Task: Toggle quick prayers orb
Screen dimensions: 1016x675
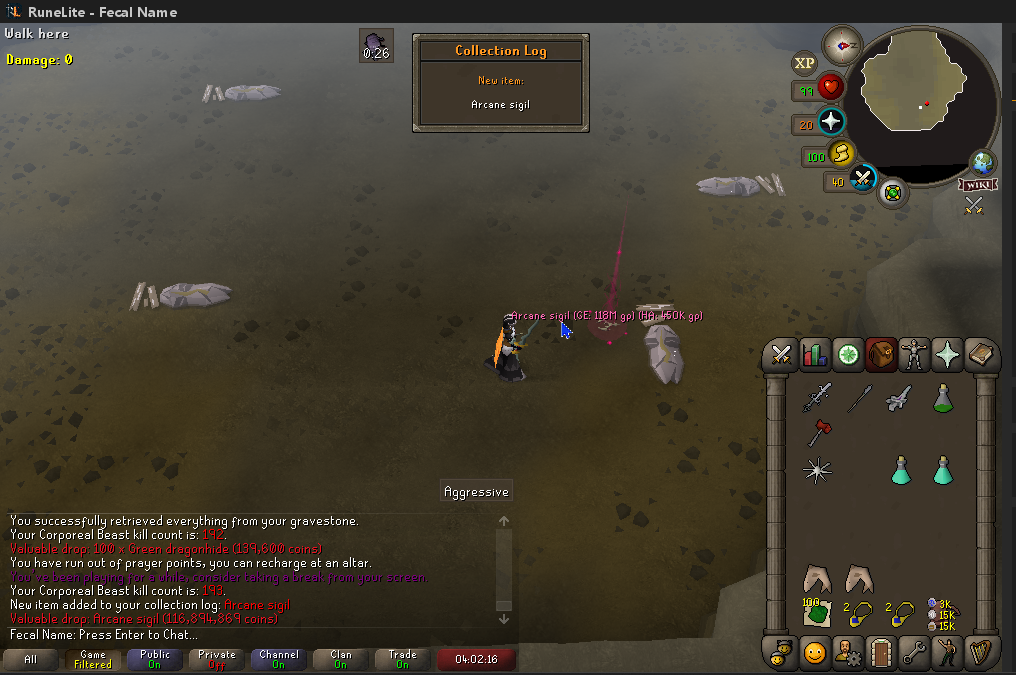Action: 830,122
